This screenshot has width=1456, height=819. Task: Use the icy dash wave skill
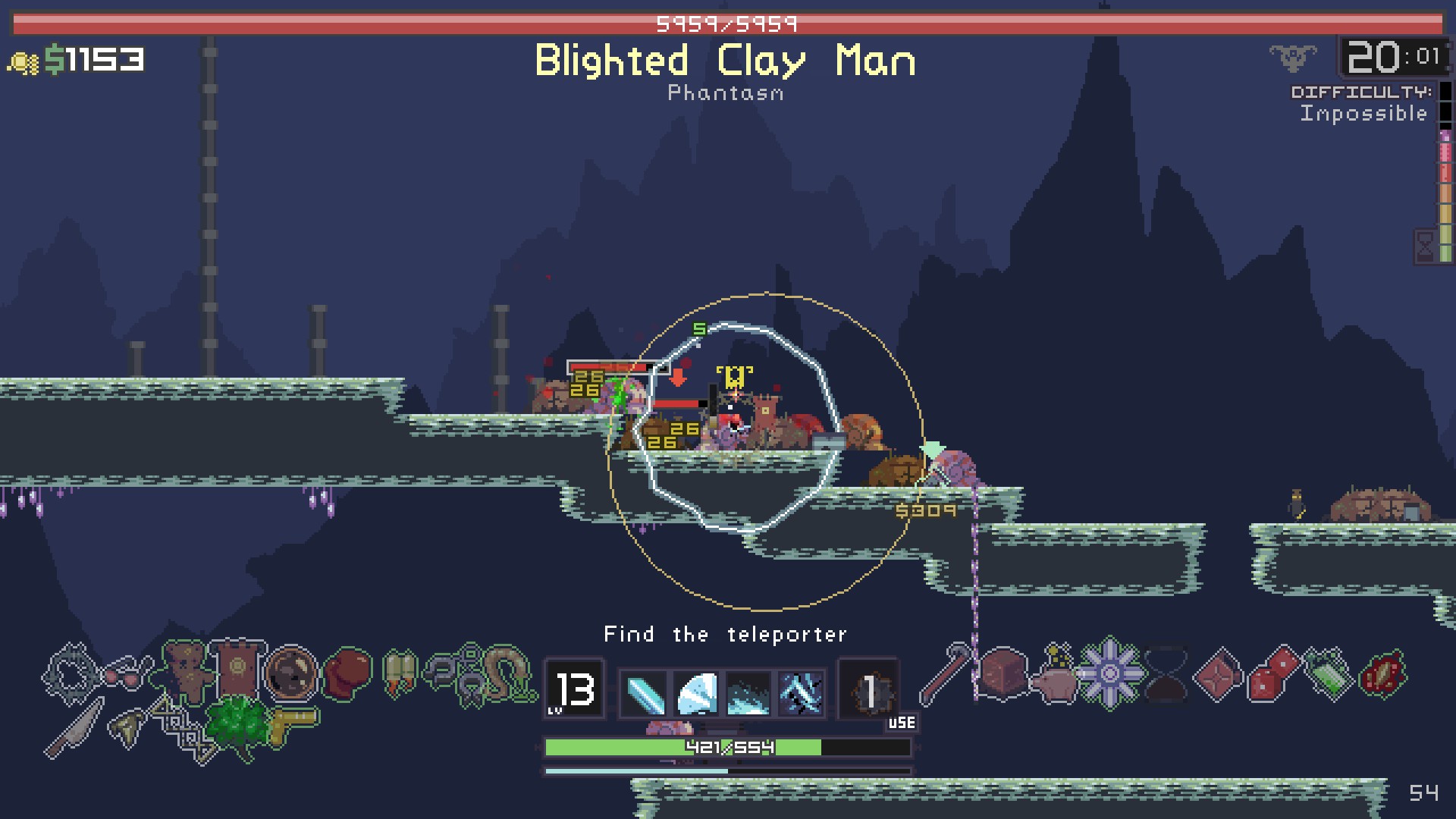coord(748,693)
